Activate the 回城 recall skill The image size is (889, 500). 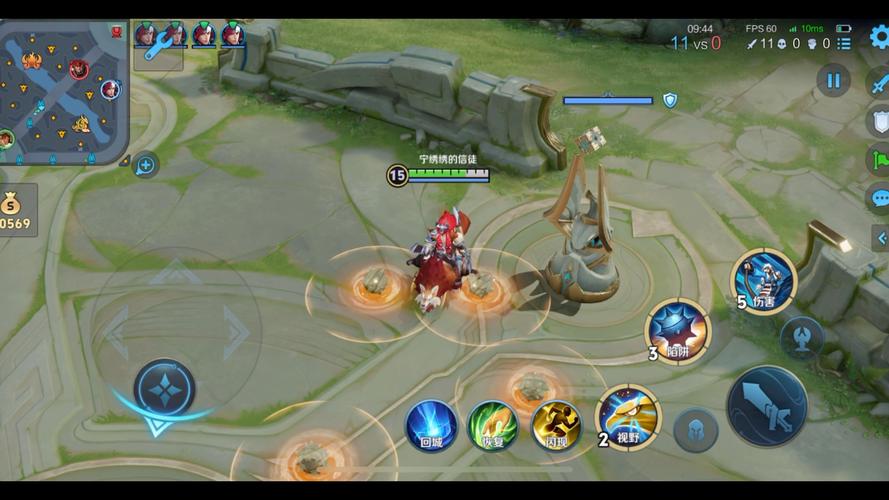[431, 426]
